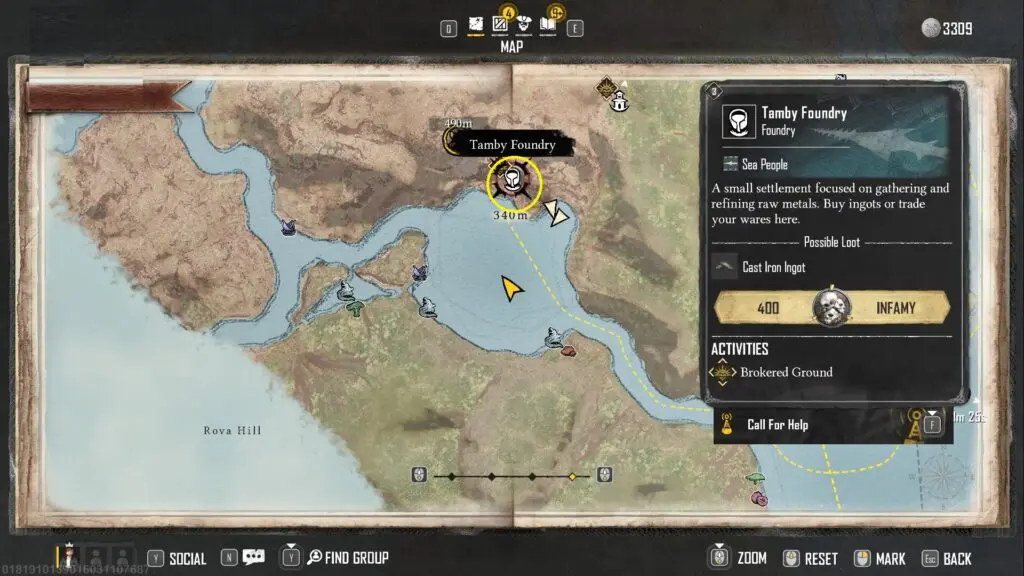
Task: Open the chat speech-bubble icon
Action: [x=254, y=557]
